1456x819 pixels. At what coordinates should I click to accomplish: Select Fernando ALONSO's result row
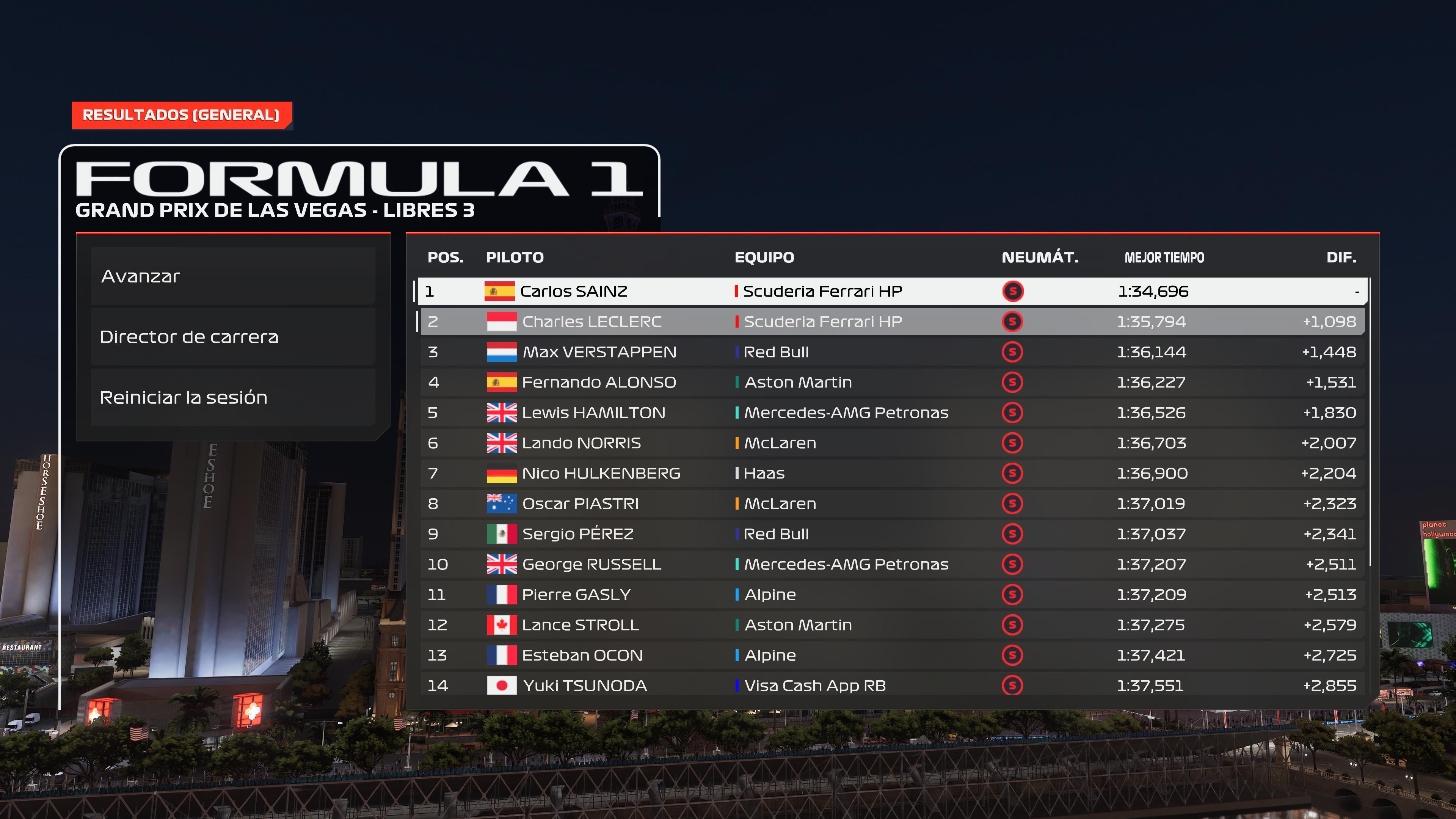pos(892,382)
